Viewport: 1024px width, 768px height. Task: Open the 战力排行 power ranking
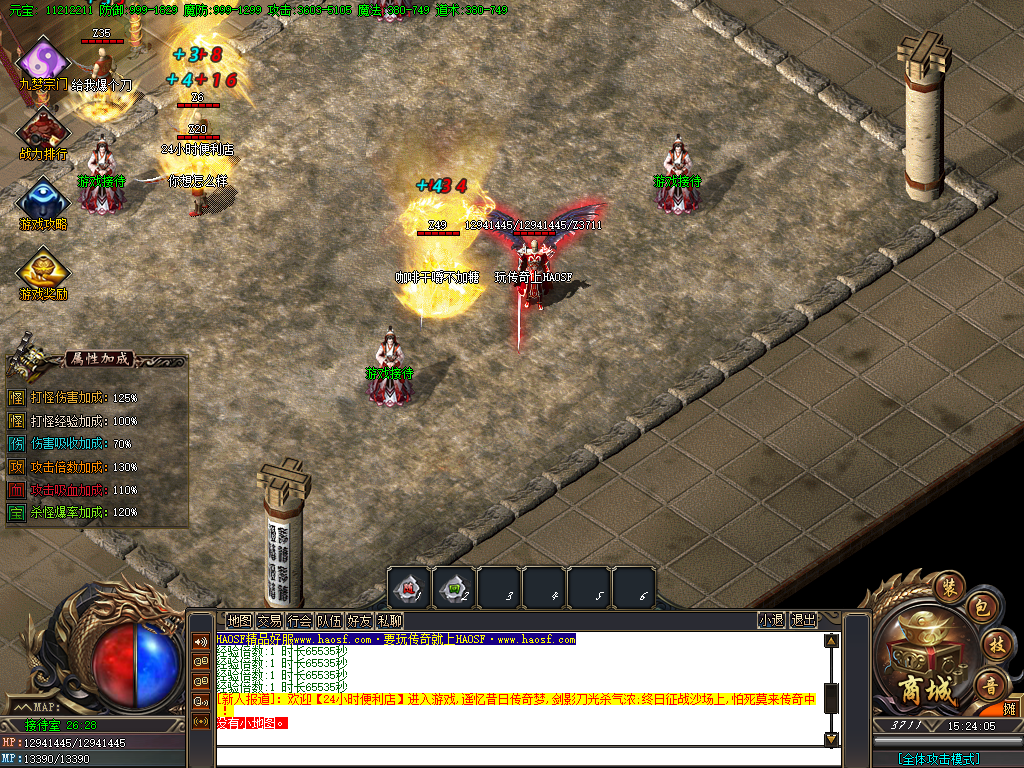pos(43,130)
